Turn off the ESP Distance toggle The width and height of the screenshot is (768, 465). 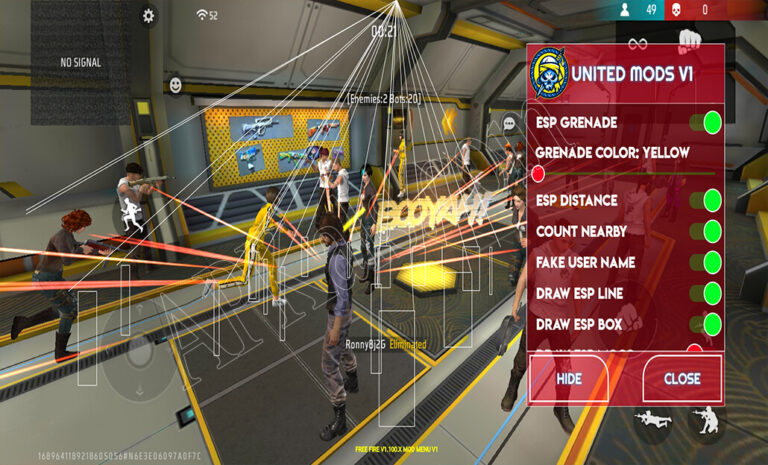point(711,200)
